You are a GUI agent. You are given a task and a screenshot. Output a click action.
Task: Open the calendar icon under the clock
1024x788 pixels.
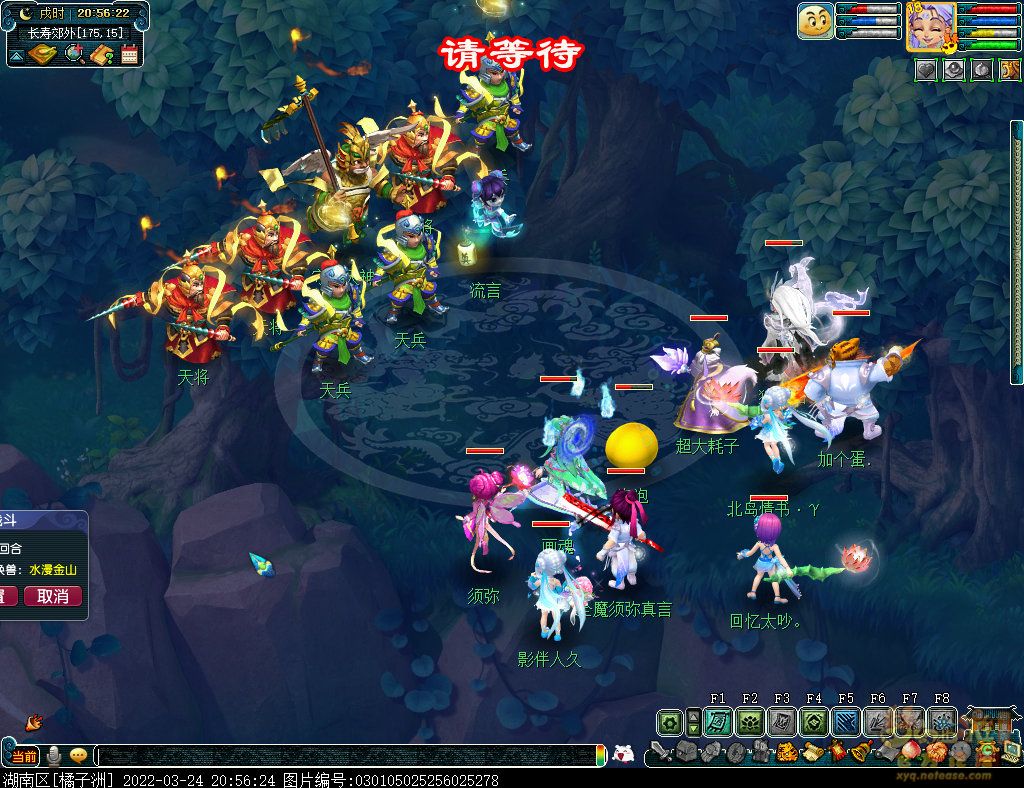[x=129, y=54]
